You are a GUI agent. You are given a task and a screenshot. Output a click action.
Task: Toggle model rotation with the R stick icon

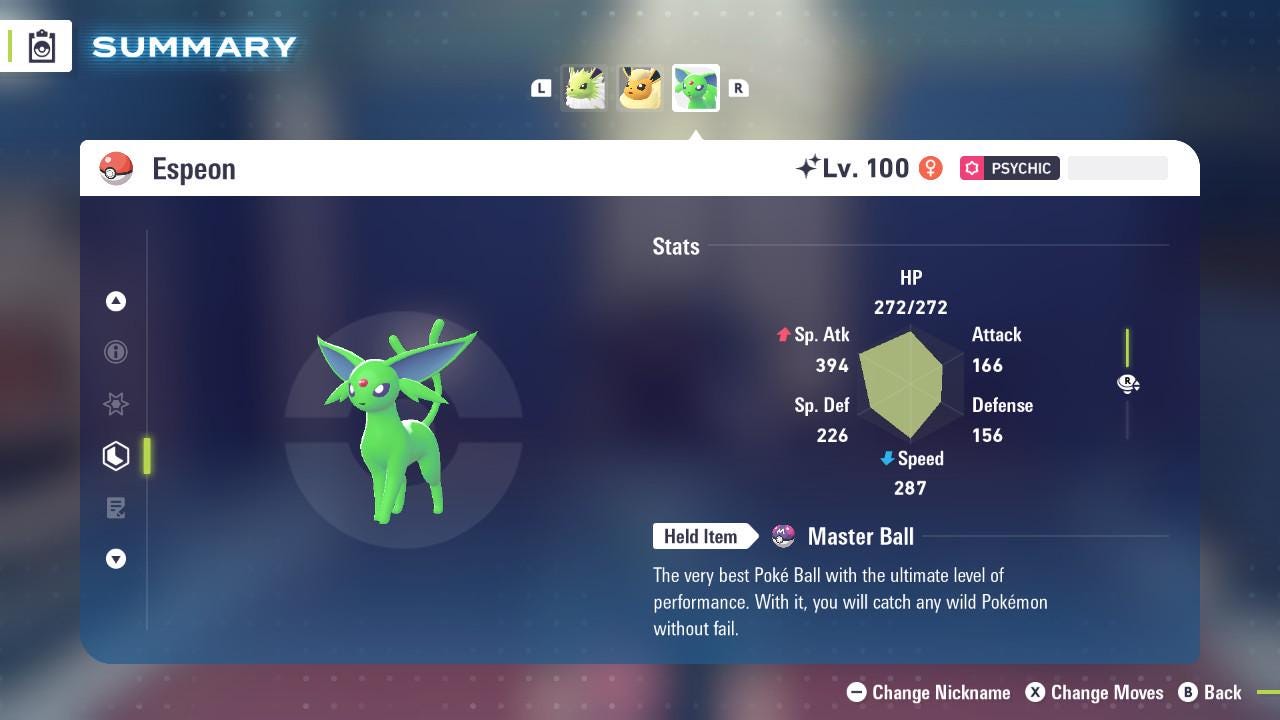[1128, 384]
